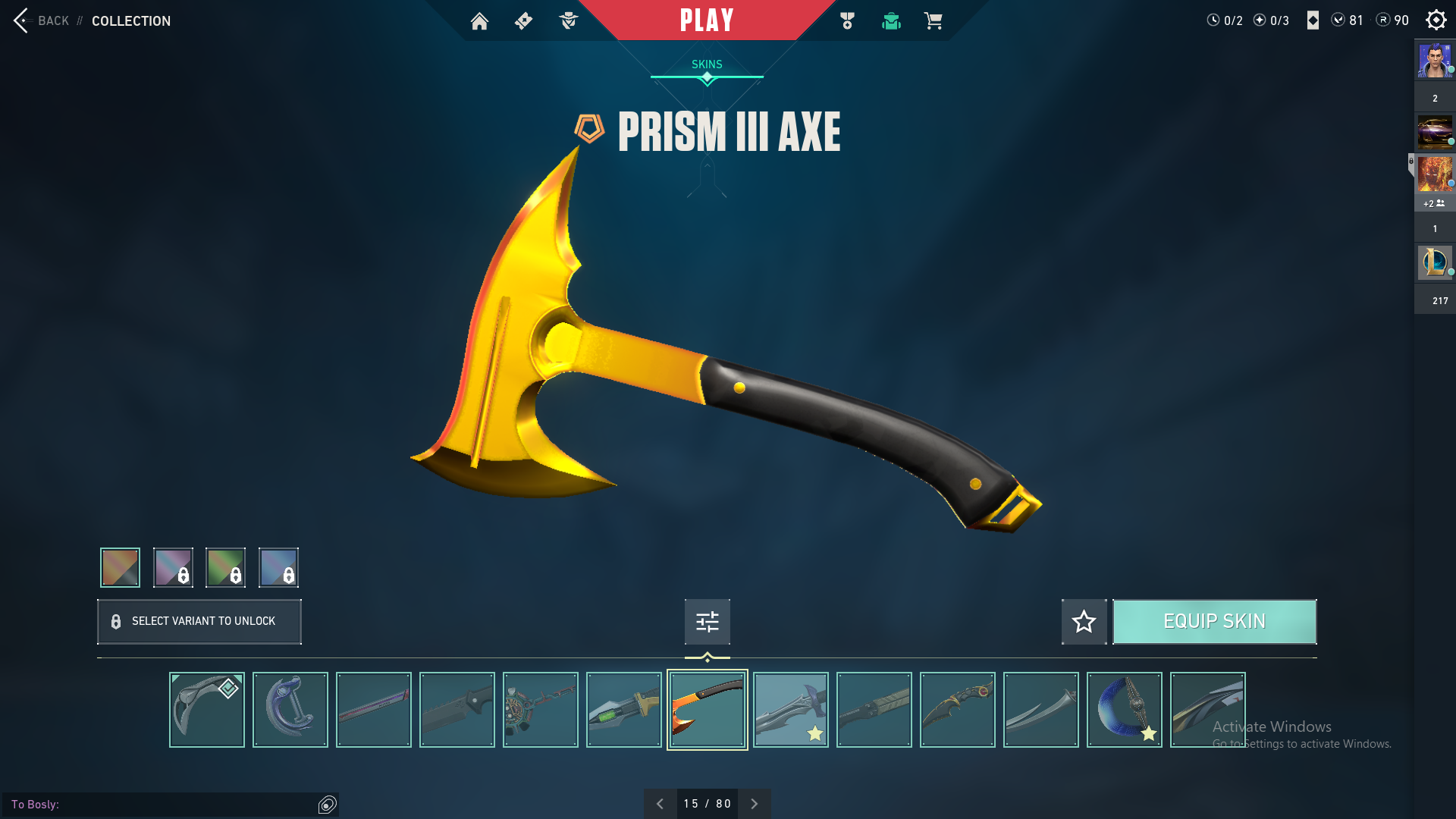Viewport: 1456px width, 819px height.
Task: Choose the locked green color variant
Action: point(225,567)
